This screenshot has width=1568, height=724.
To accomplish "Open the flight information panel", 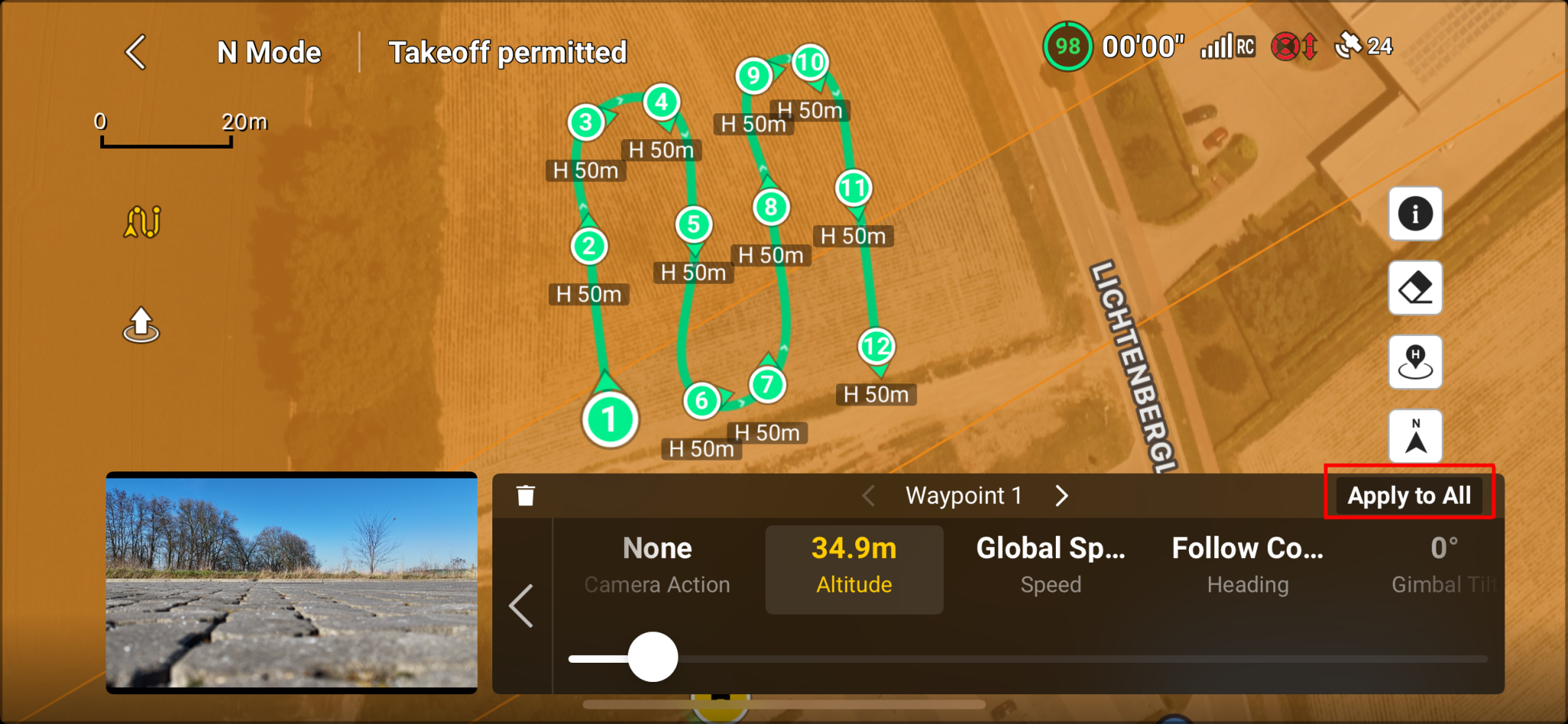I will [x=1414, y=214].
